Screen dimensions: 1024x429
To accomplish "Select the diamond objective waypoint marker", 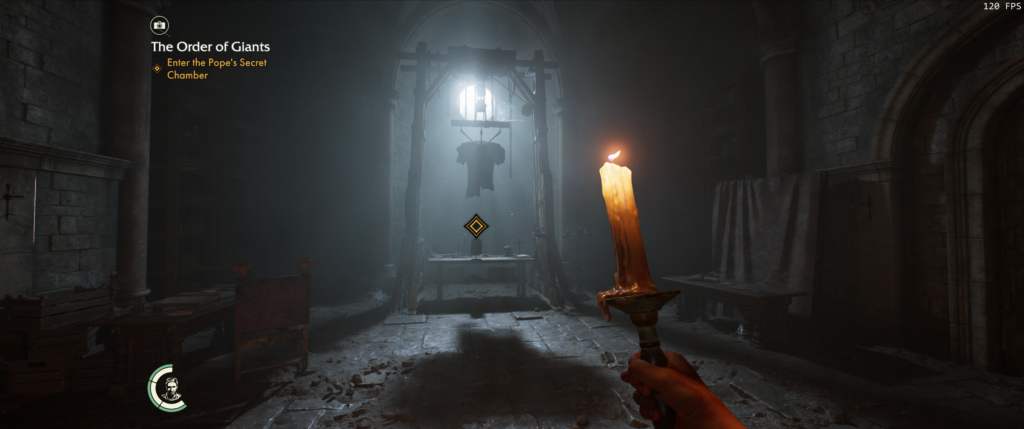I will click(476, 226).
